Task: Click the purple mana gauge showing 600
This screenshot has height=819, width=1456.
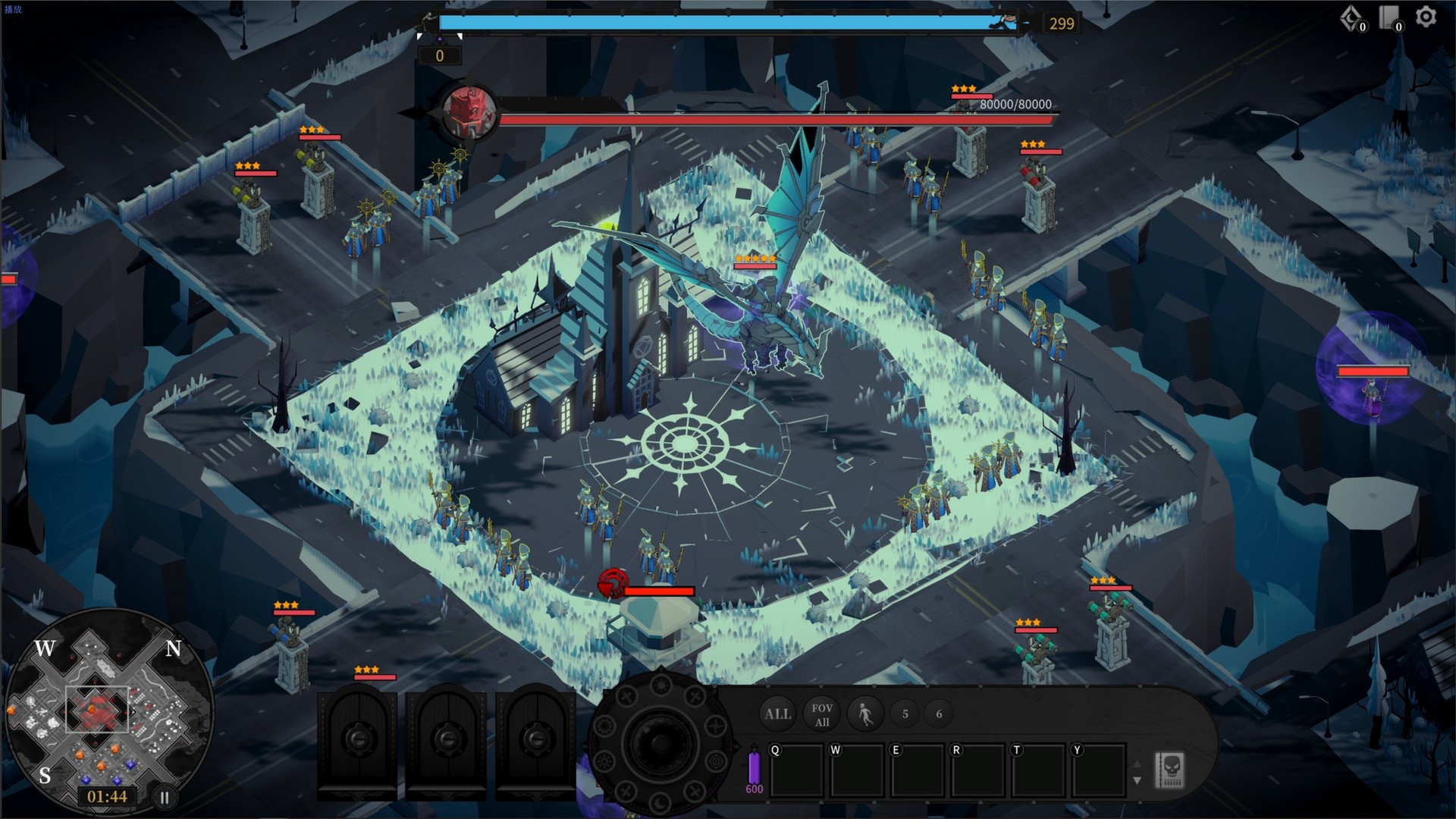Action: pyautogui.click(x=754, y=771)
